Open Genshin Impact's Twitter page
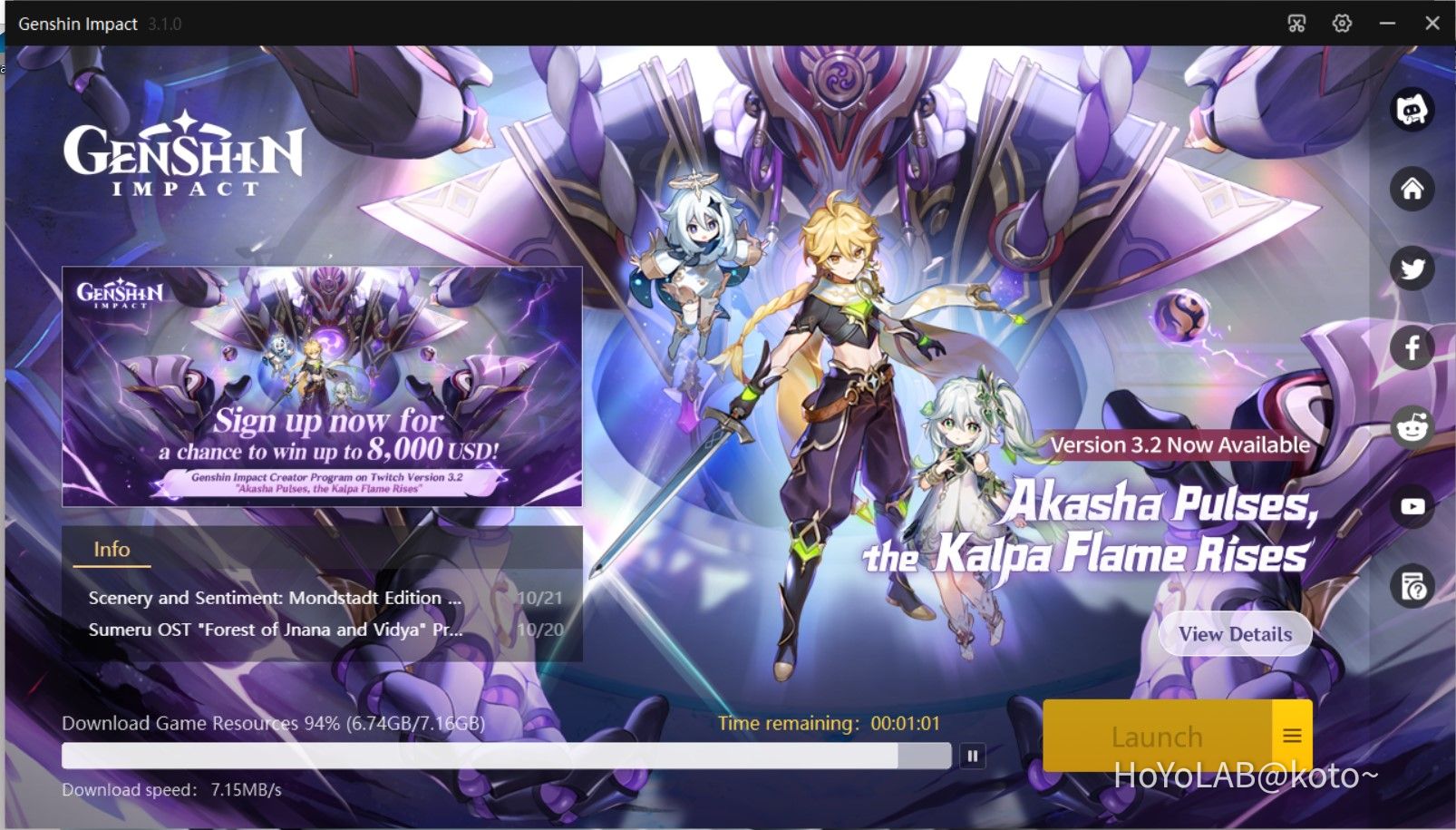The width and height of the screenshot is (1456, 830). click(1412, 269)
